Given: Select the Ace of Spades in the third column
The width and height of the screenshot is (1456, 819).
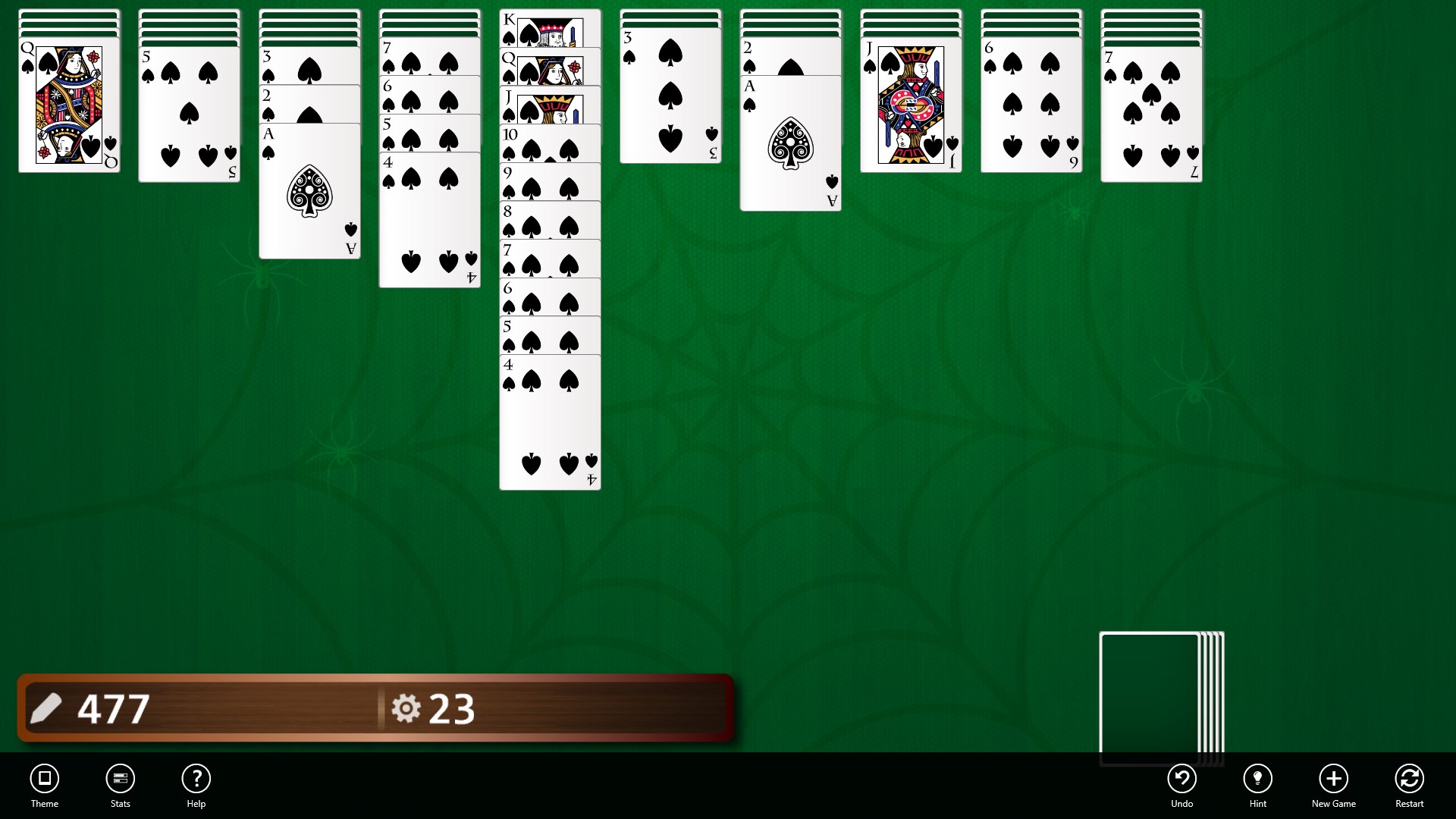Looking at the screenshot, I should (x=309, y=190).
